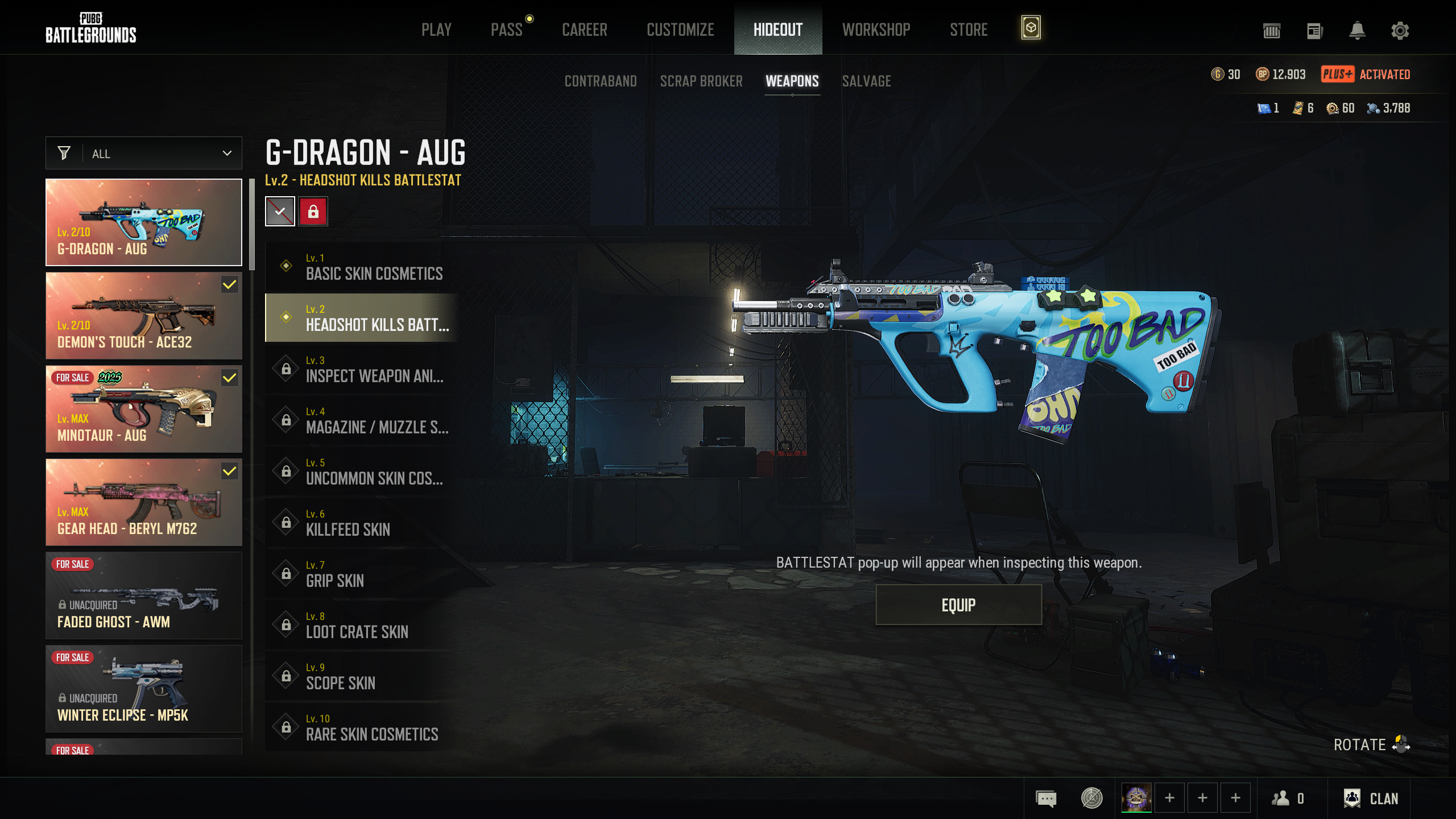
Task: Click the red lock skin option
Action: click(313, 212)
